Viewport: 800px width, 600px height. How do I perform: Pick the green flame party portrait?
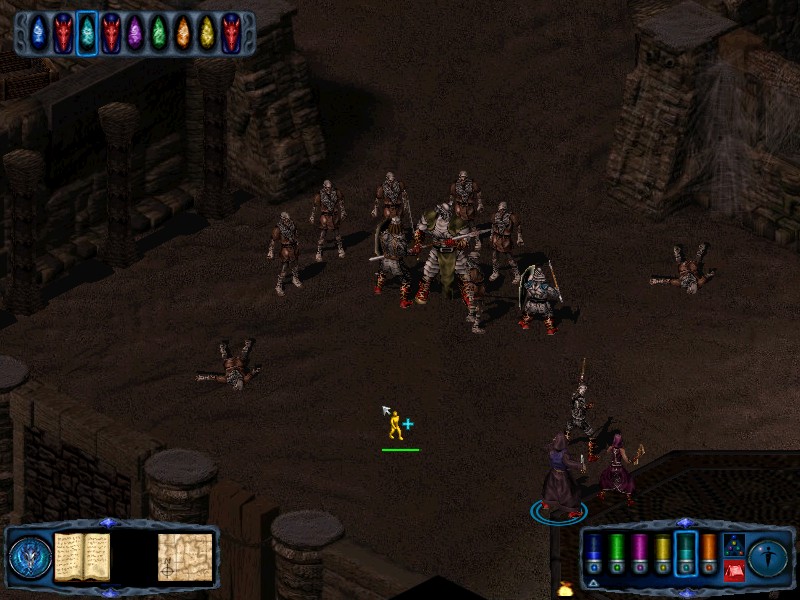tap(159, 33)
